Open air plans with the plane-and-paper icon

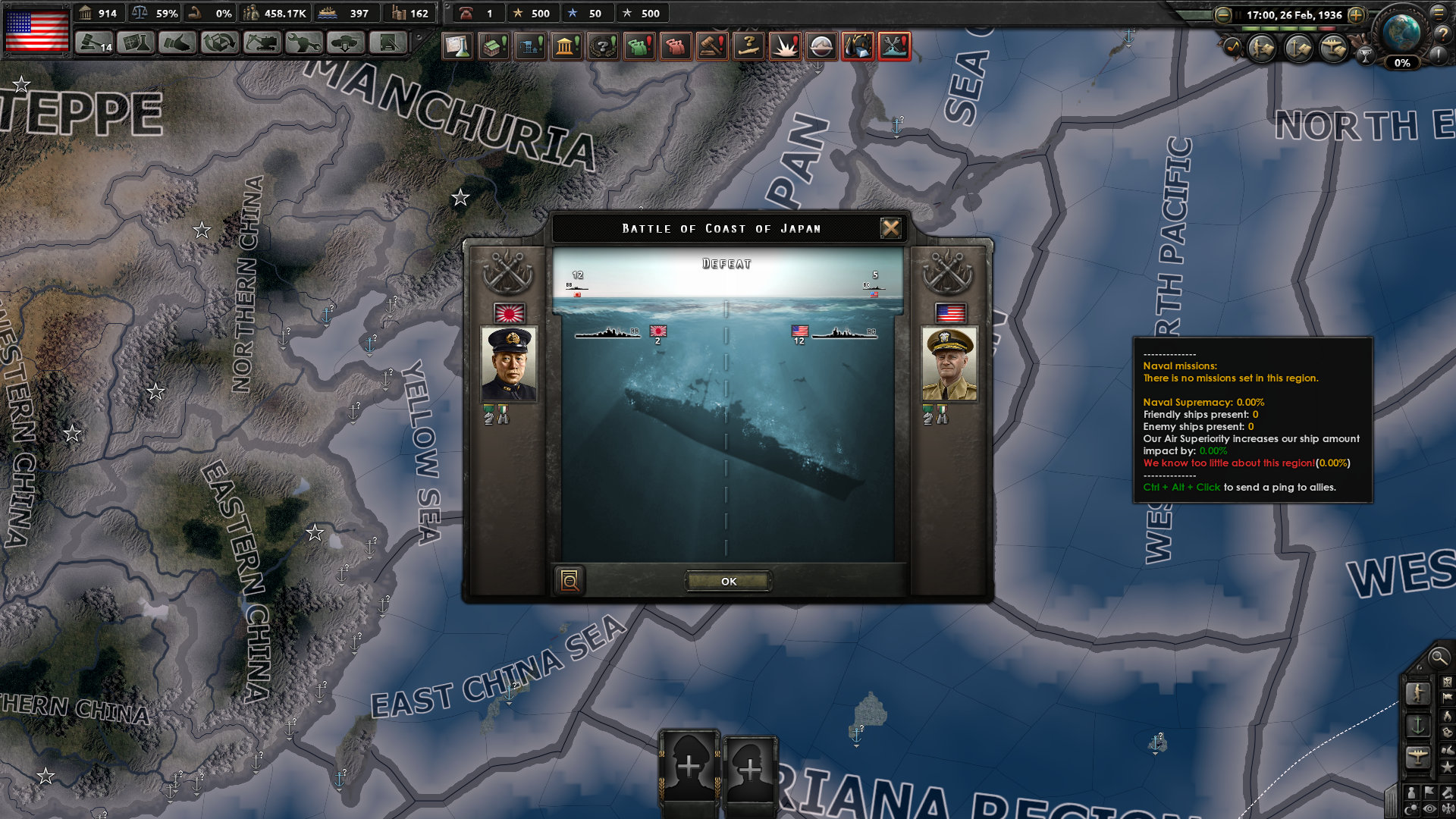pyautogui.click(x=1332, y=48)
